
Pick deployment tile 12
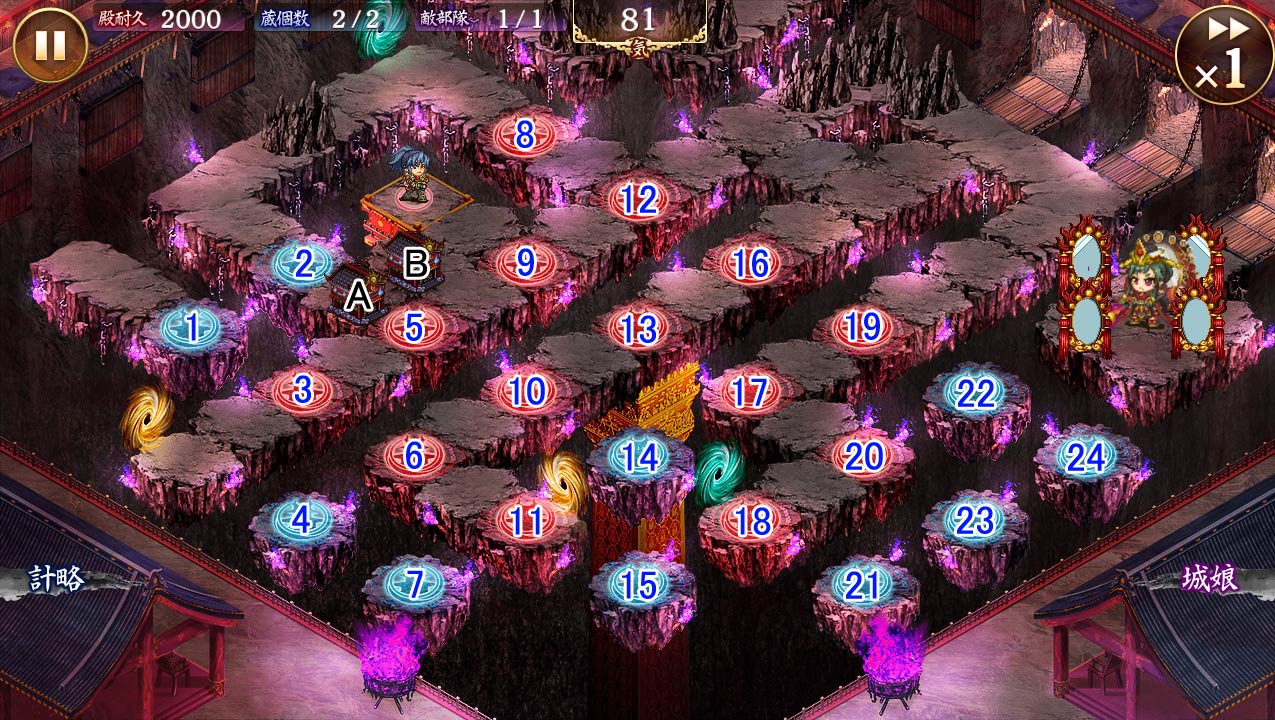point(638,200)
